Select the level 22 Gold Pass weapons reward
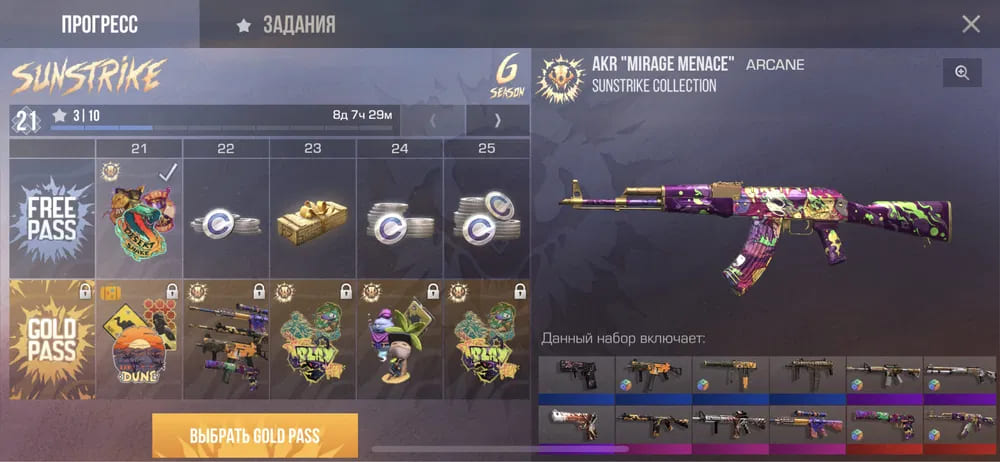Image resolution: width=1000 pixels, height=462 pixels. [226, 340]
